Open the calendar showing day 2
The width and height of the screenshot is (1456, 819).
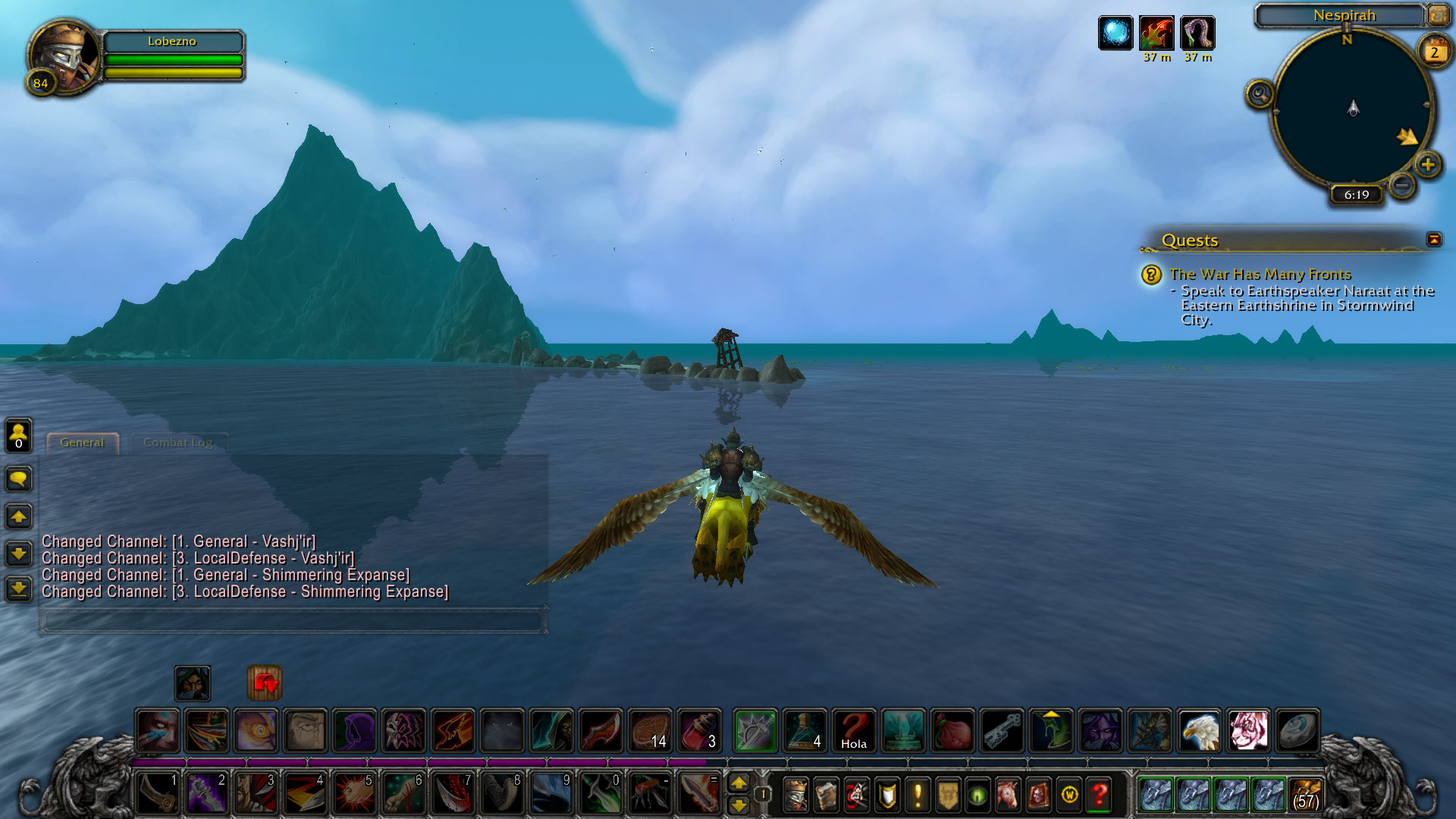pyautogui.click(x=1434, y=52)
